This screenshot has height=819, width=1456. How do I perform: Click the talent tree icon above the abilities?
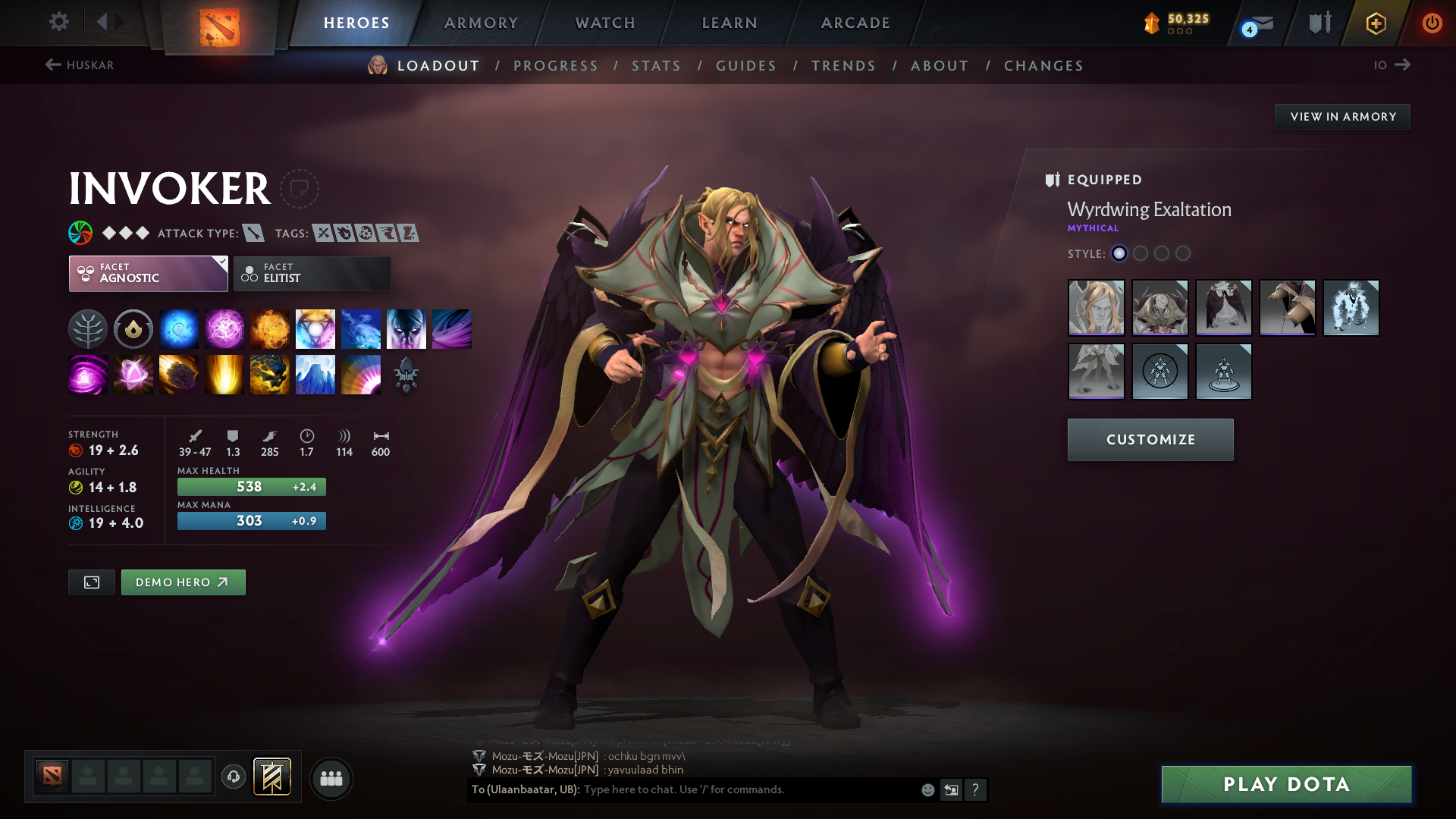coord(87,328)
